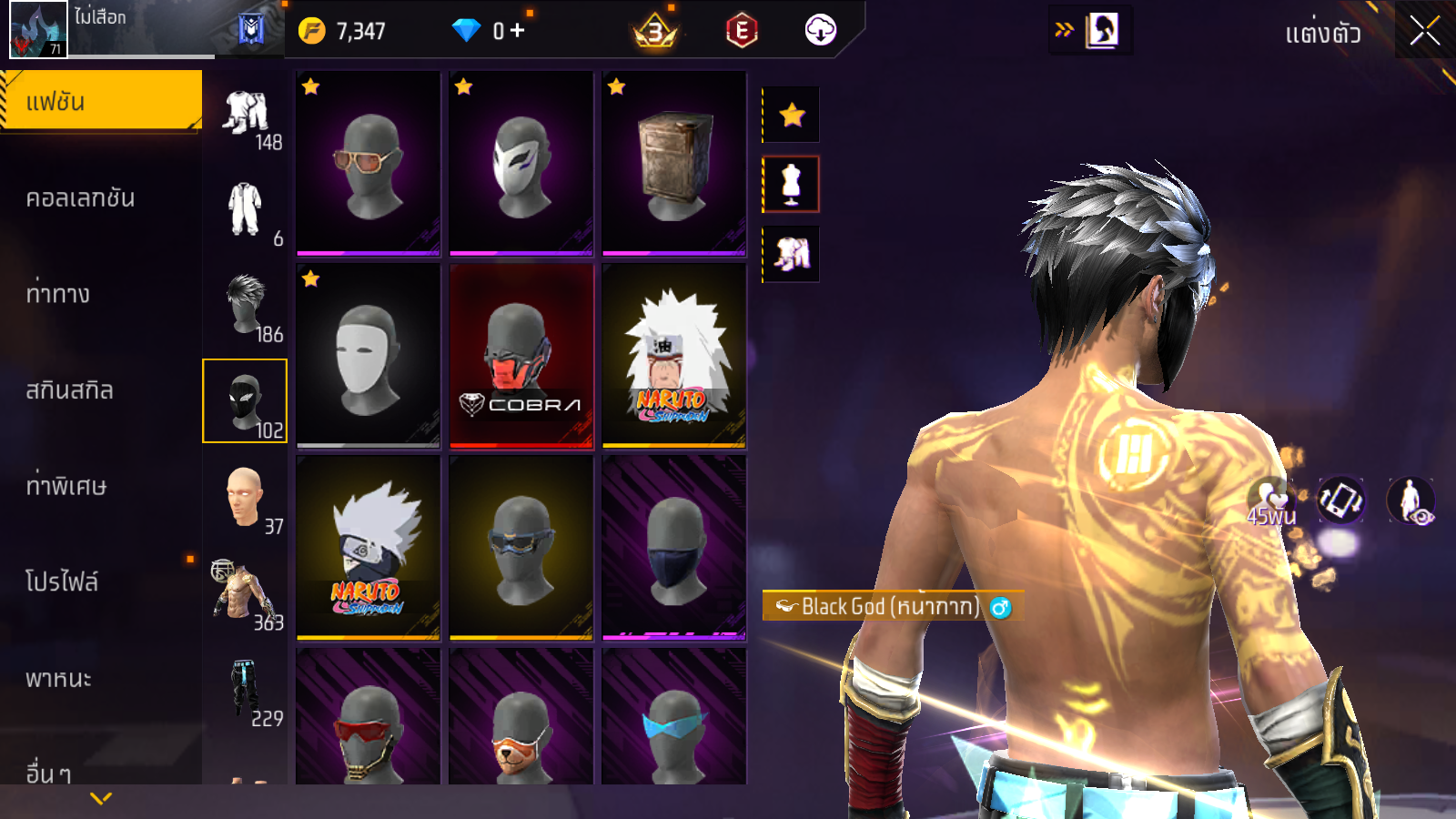Click the cloud download icon
Viewport: 1456px width, 819px height.
(820, 31)
